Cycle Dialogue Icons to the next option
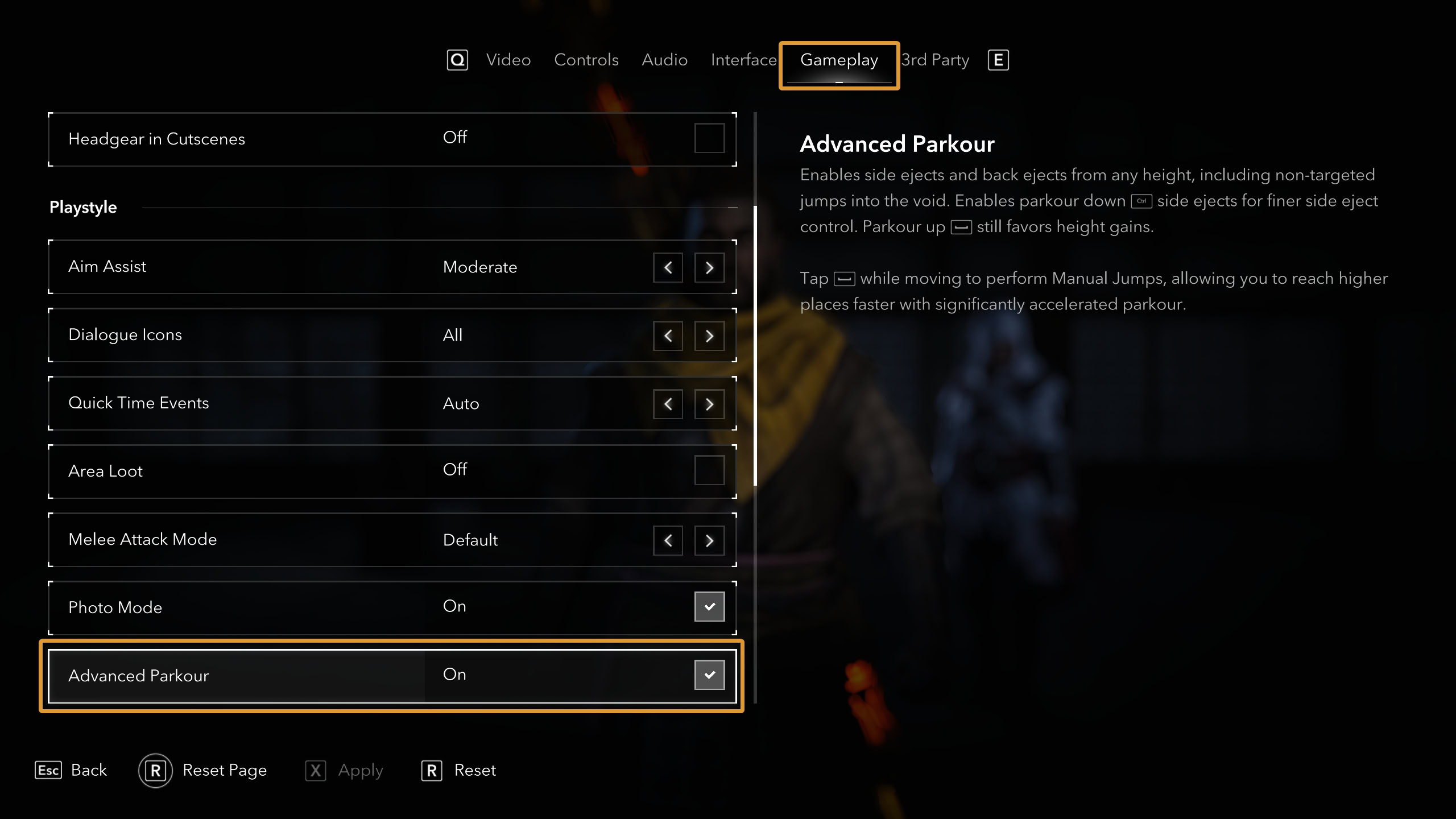 (709, 336)
